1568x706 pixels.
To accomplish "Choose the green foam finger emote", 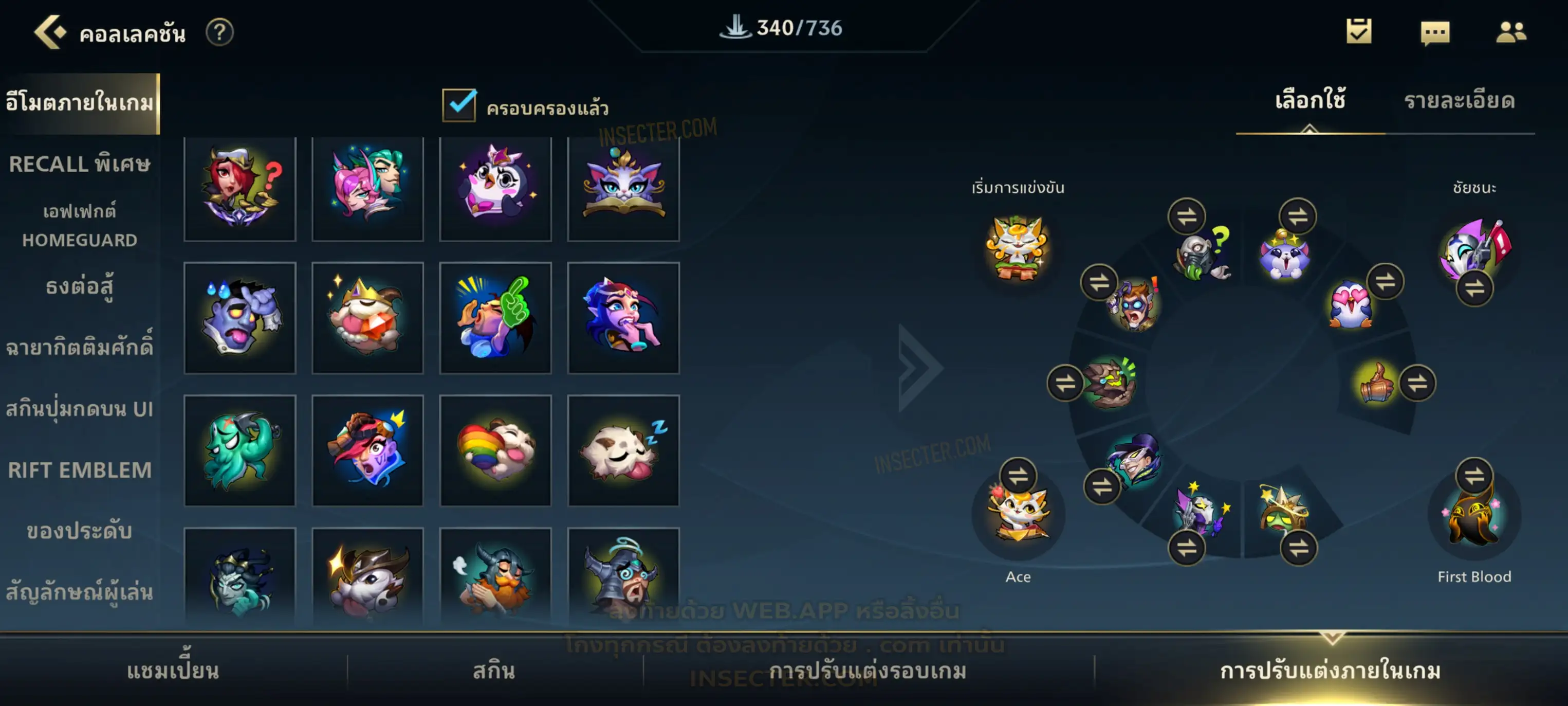I will pos(495,318).
